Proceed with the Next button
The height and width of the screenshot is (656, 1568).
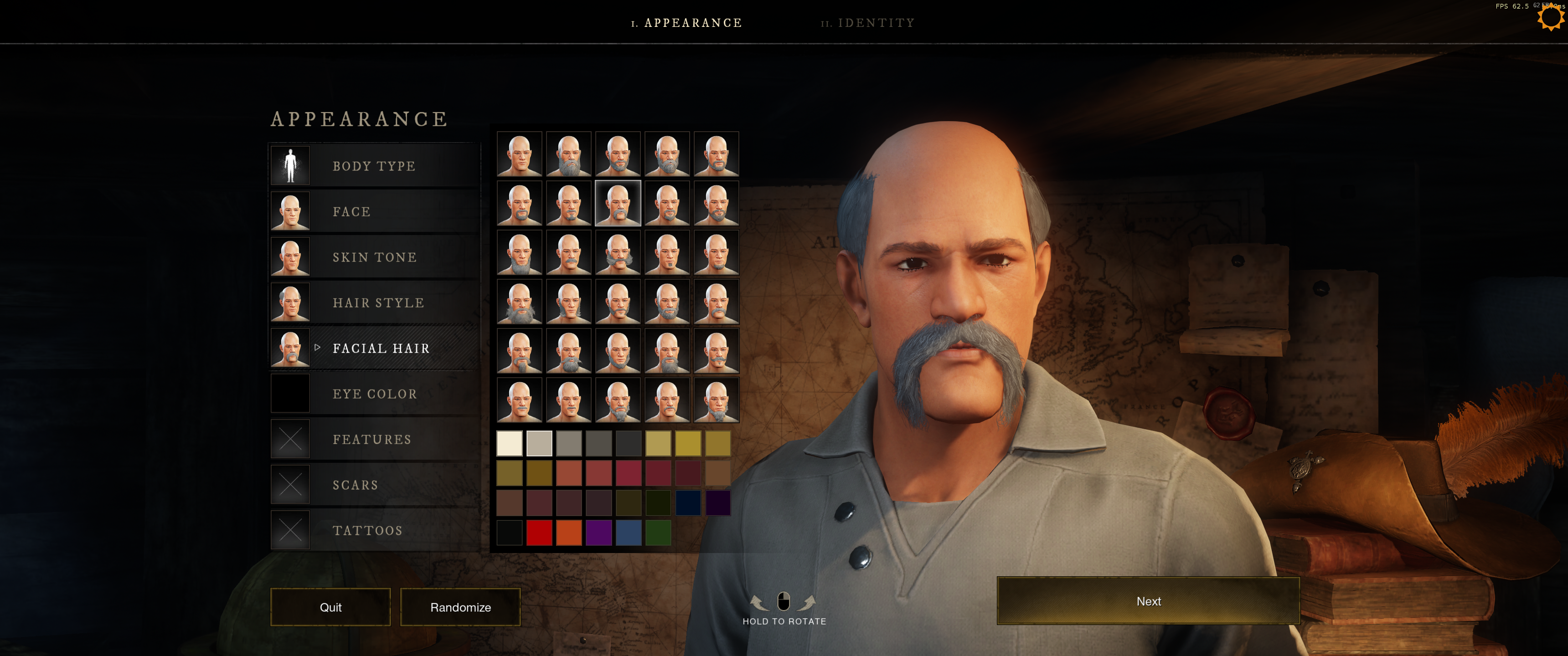(1148, 601)
